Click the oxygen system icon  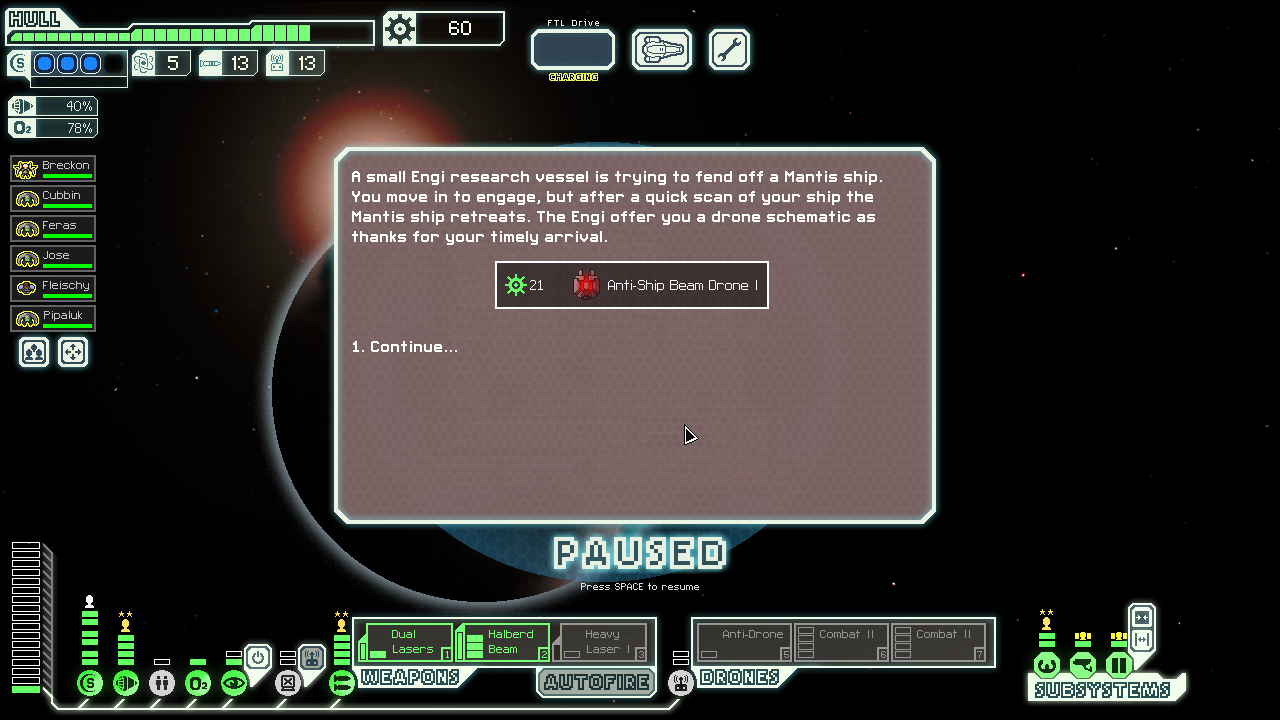[198, 683]
